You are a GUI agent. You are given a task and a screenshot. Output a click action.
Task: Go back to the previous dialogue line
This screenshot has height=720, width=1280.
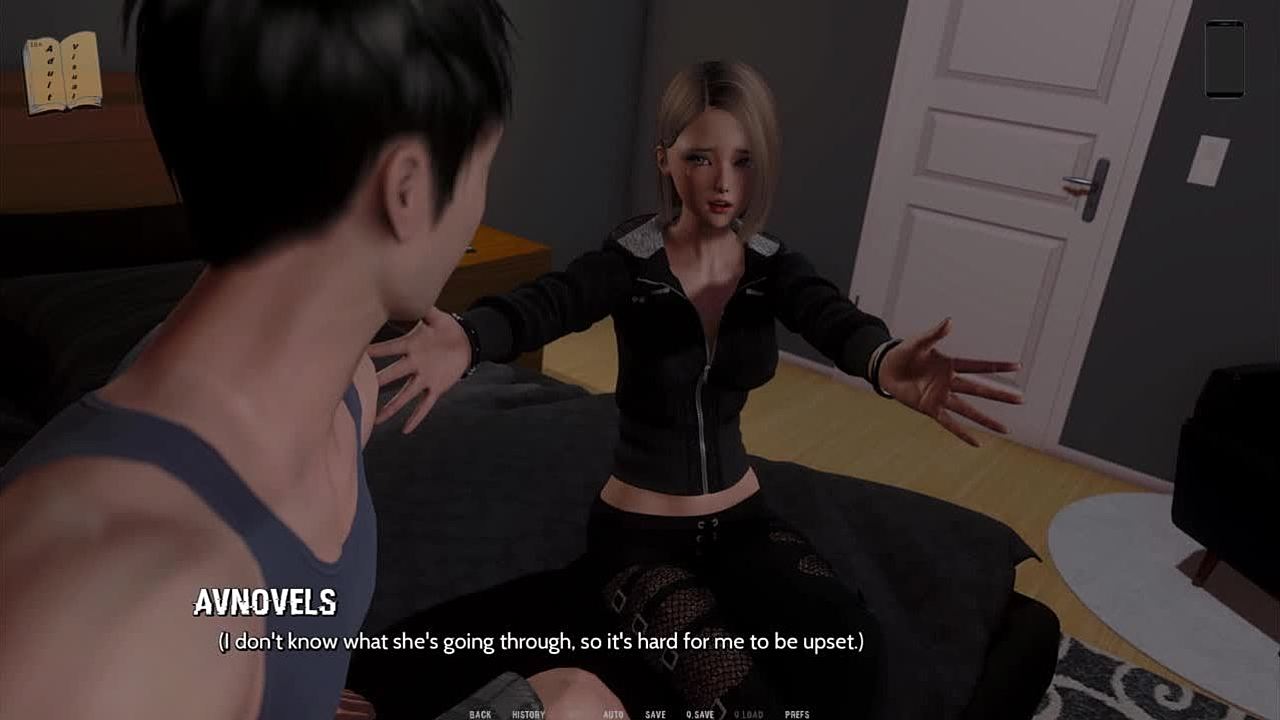(x=480, y=714)
